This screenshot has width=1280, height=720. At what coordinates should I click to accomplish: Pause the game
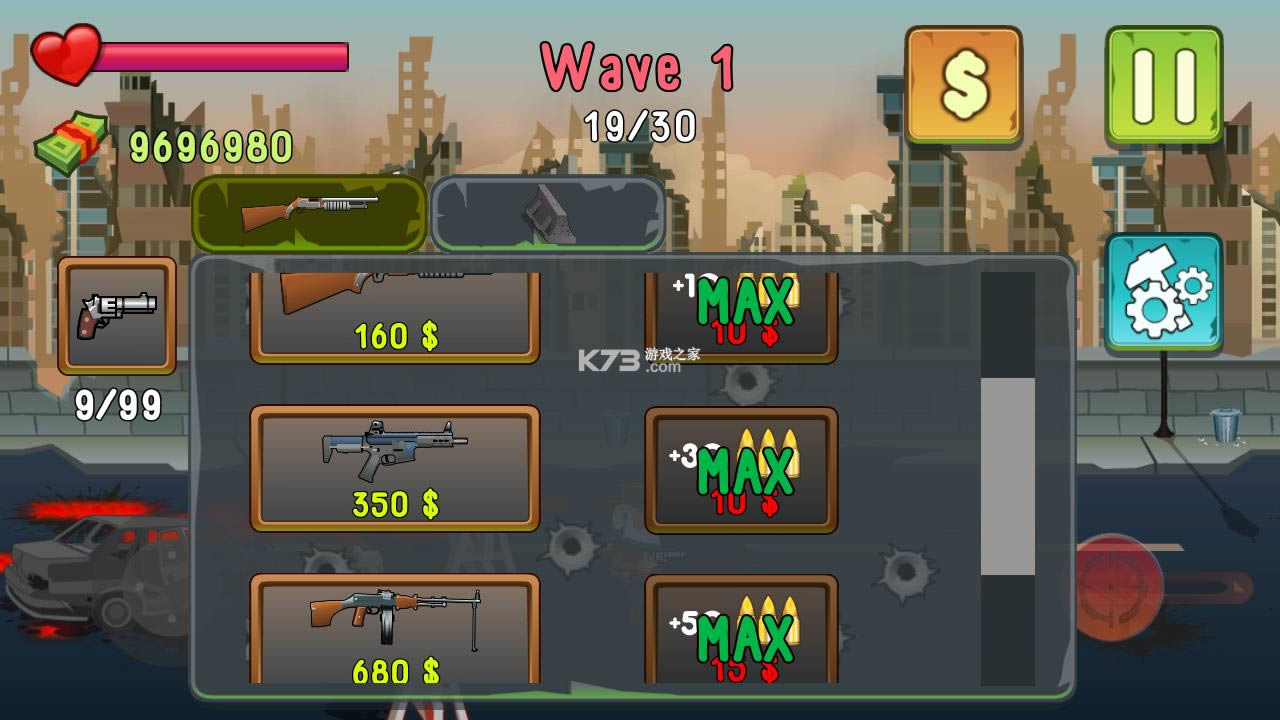[1165, 82]
